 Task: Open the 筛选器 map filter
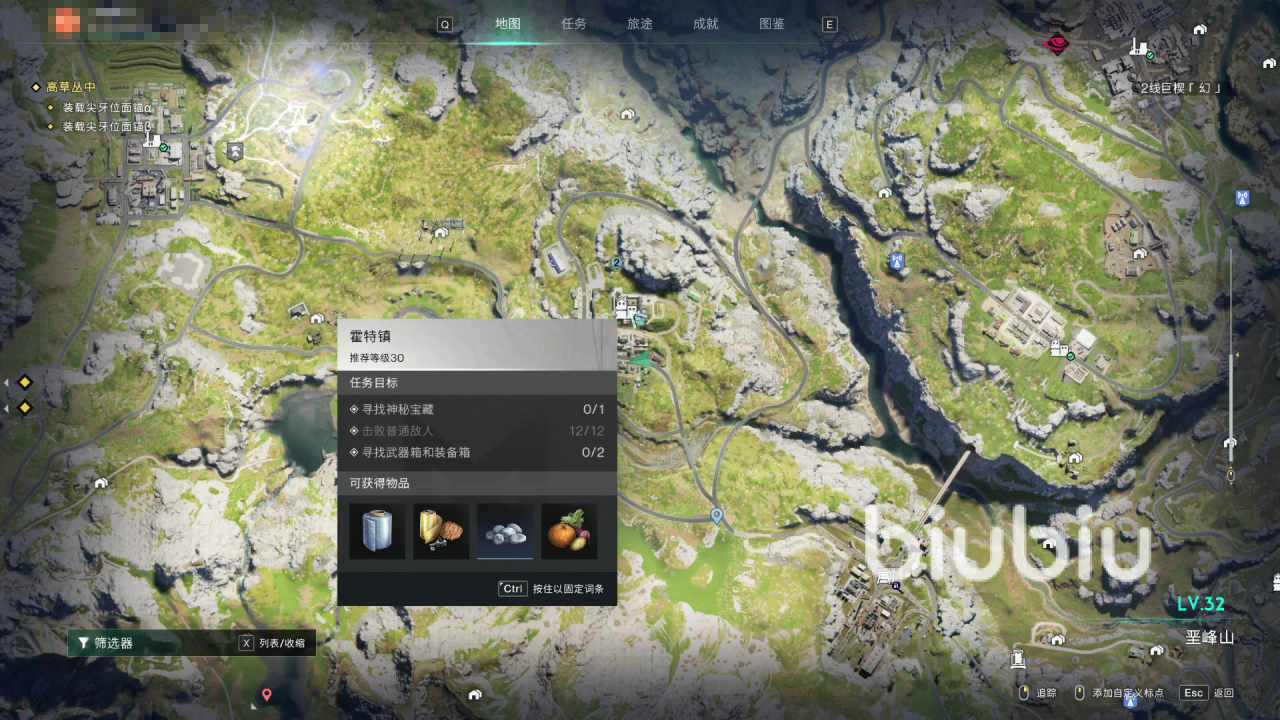pos(113,643)
